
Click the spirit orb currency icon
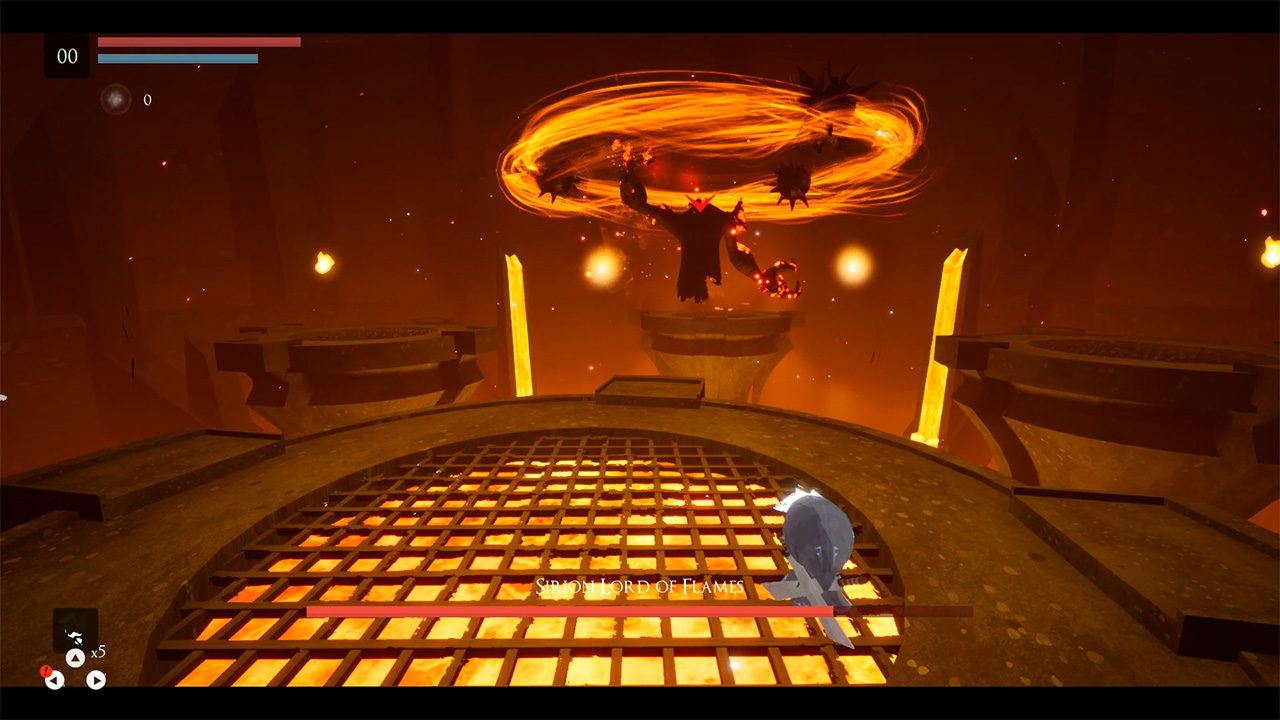coord(119,97)
